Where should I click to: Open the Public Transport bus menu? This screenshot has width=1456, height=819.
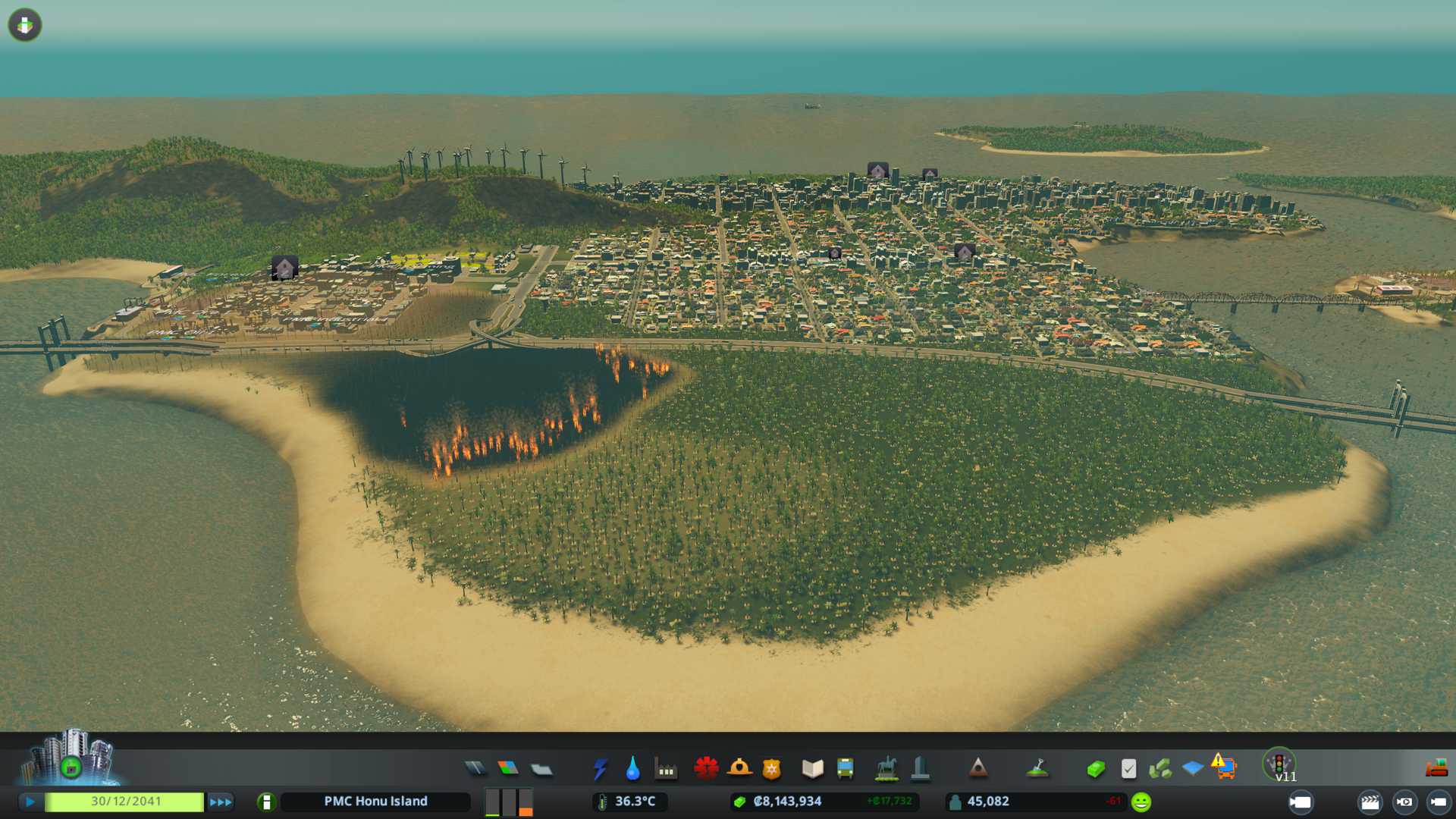(845, 769)
